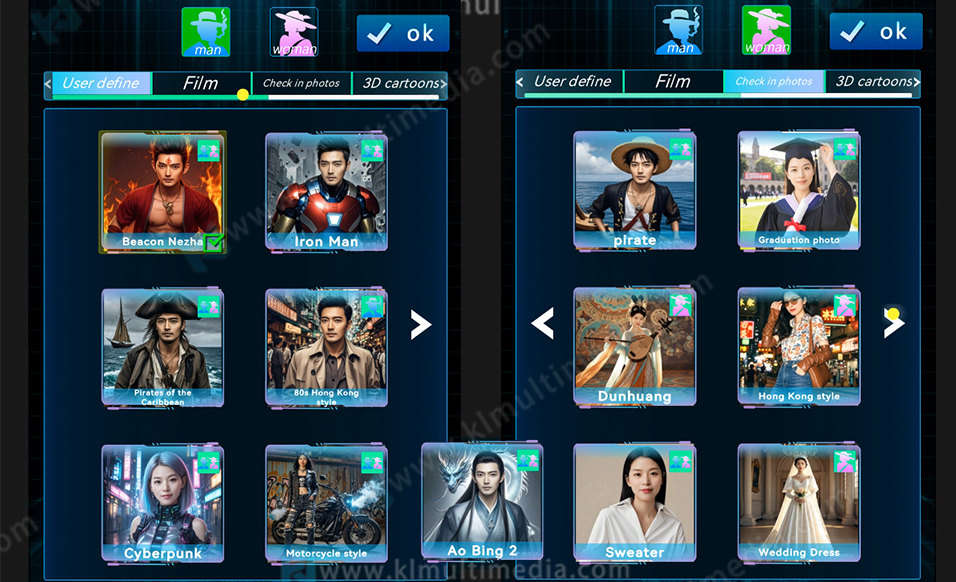The image size is (956, 582).
Task: Select the Beacon Nezha style thumbnail
Action: click(x=161, y=189)
